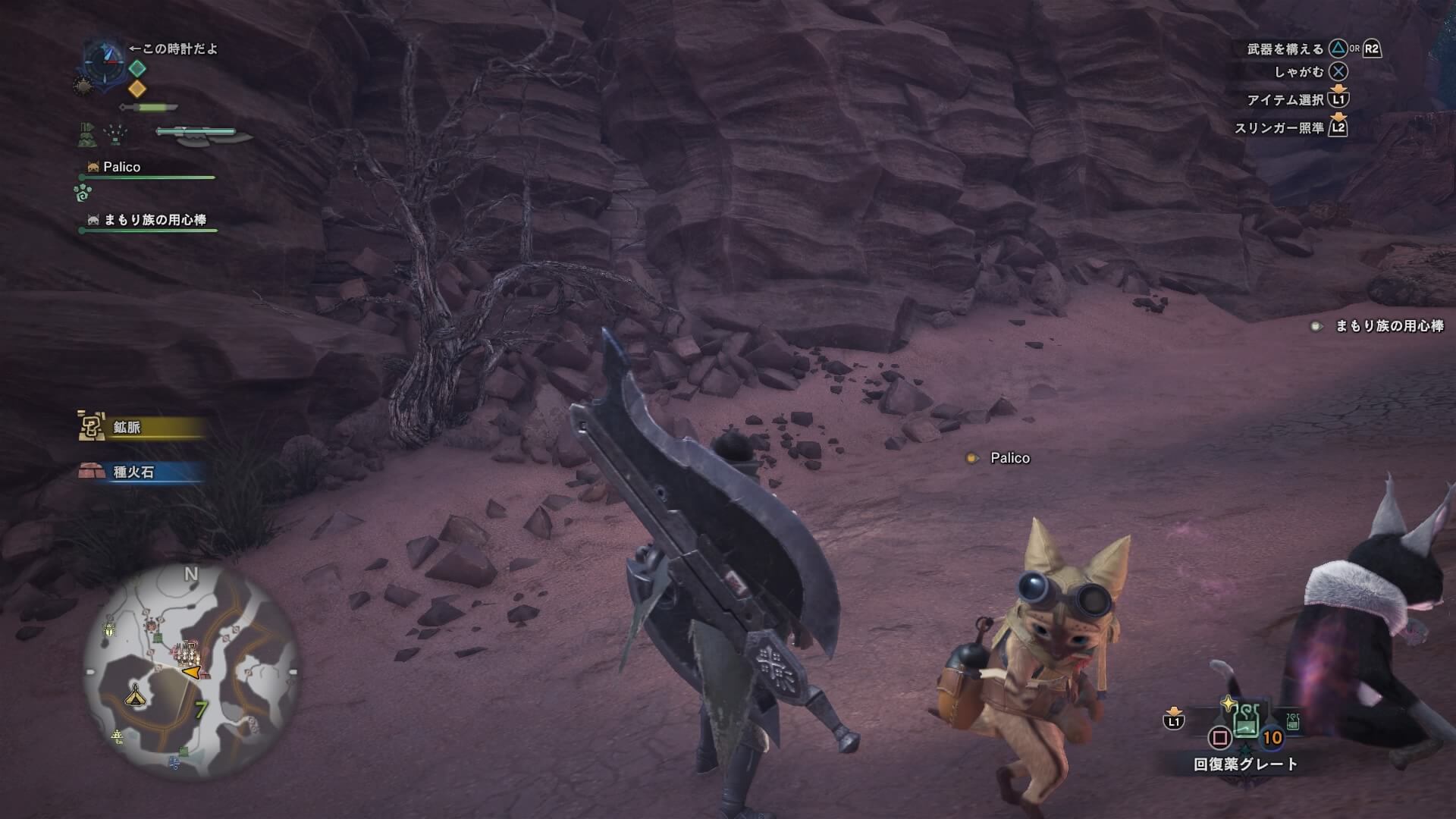Click the まもり族の用心棒 name tag at right edge
The image size is (1456, 819).
(x=1388, y=326)
